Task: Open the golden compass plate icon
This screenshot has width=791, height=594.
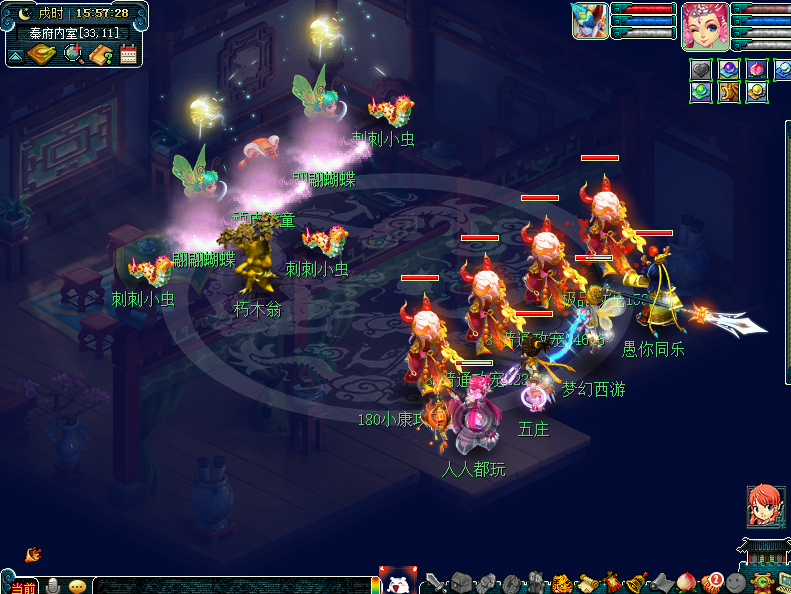Action: click(41, 54)
